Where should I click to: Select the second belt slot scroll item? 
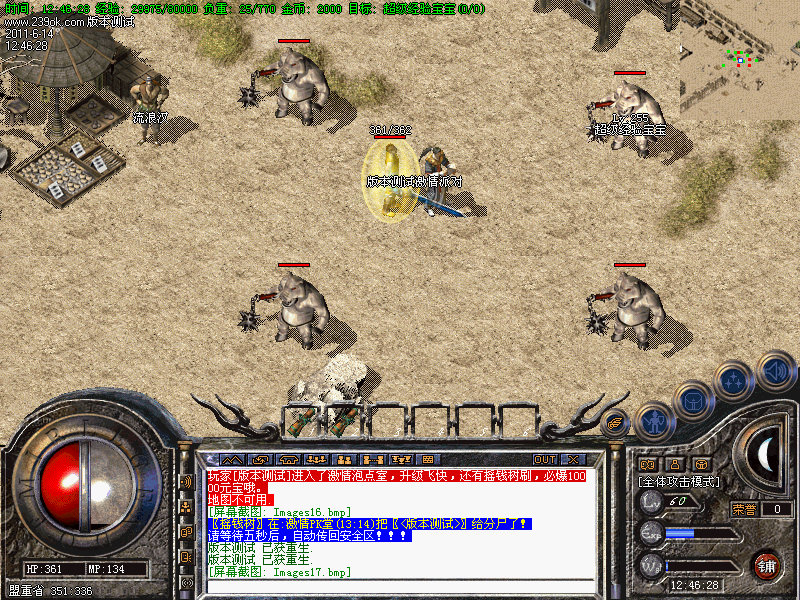(x=345, y=420)
